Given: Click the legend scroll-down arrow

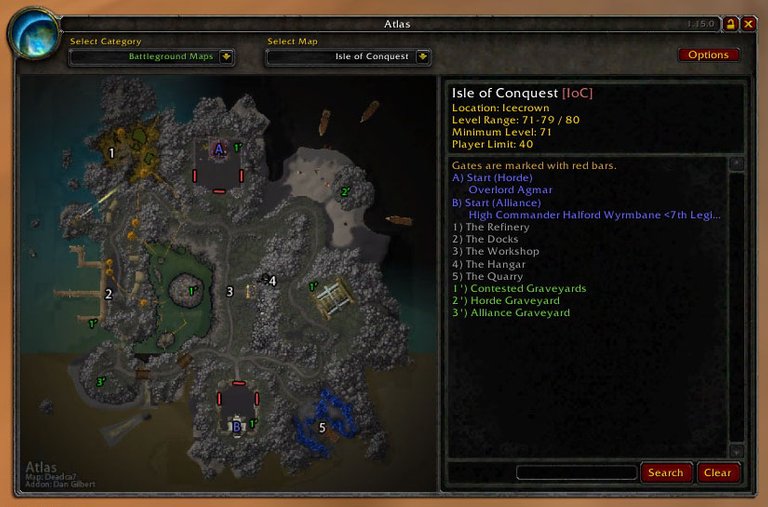Looking at the screenshot, I should click(x=737, y=451).
